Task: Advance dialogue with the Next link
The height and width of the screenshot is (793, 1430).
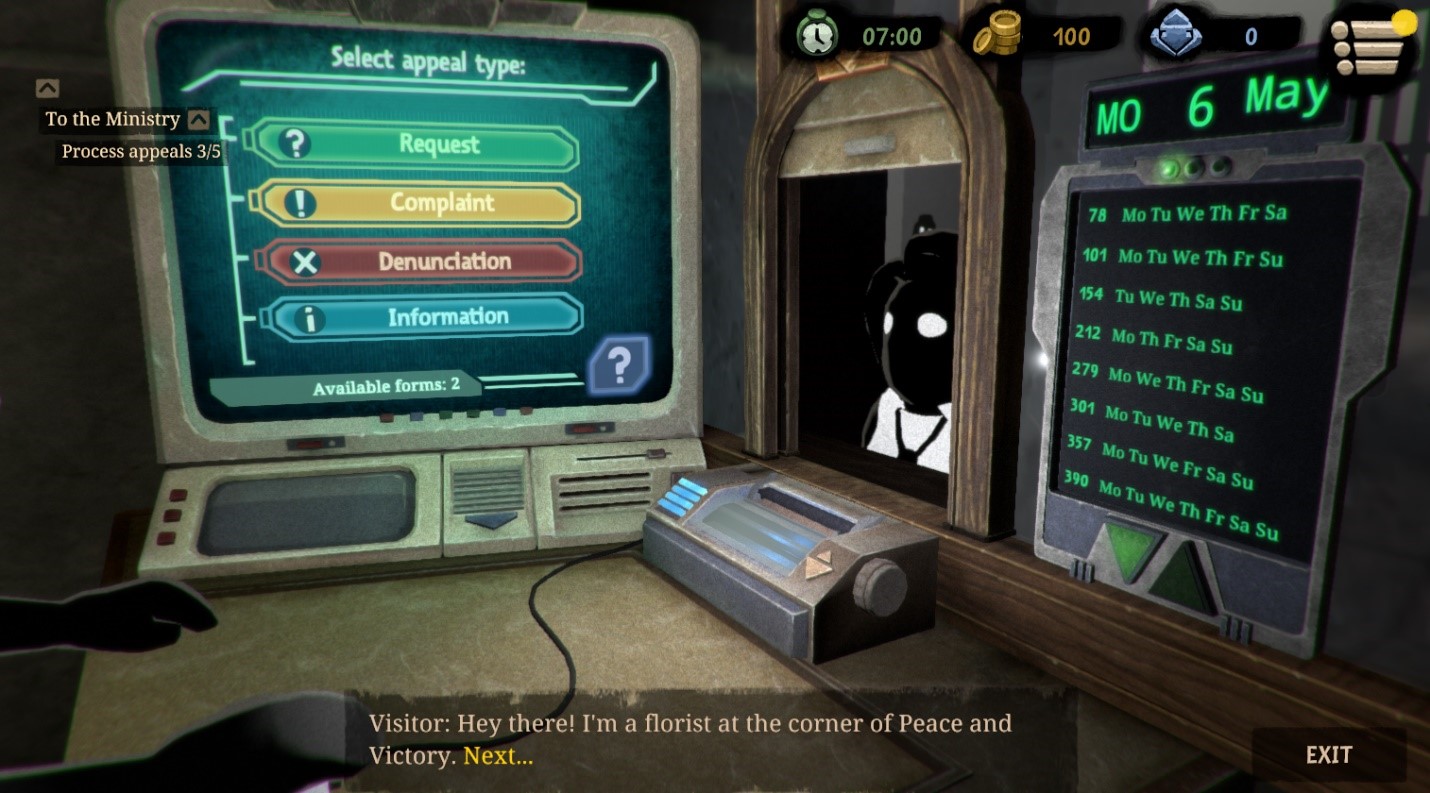Action: (498, 756)
